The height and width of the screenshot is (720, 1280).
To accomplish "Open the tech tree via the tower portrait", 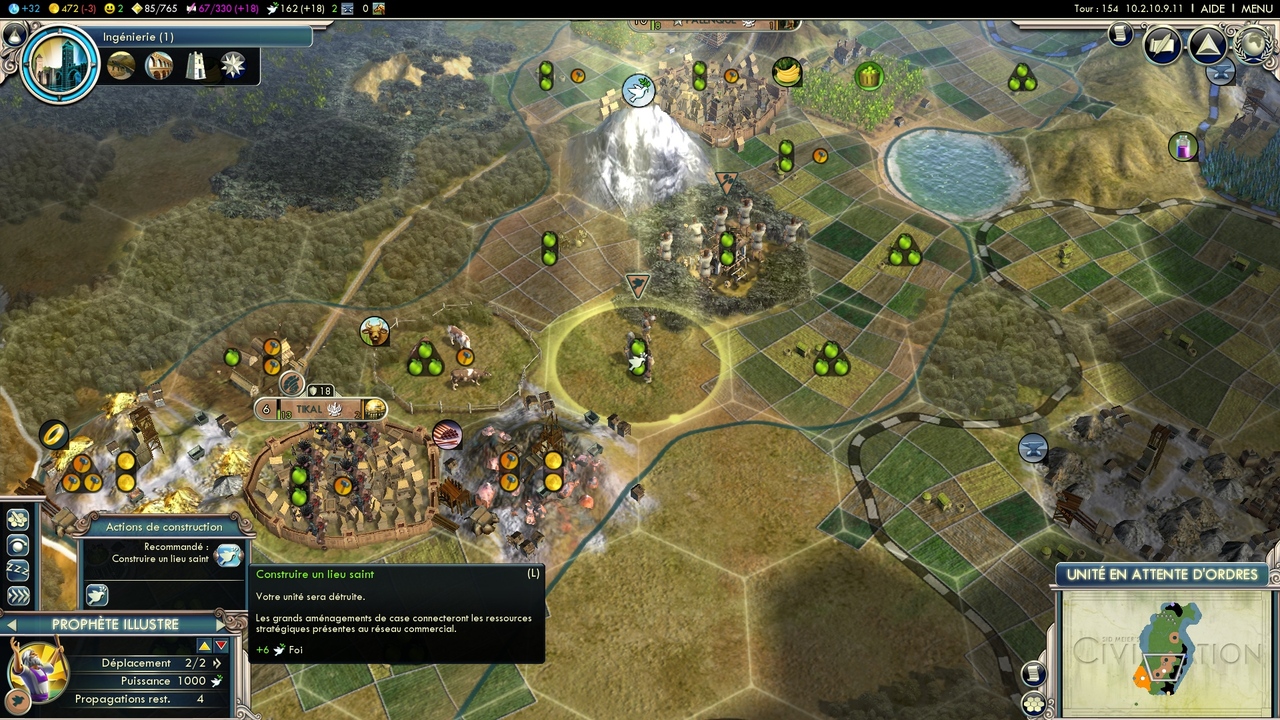I will 61,62.
